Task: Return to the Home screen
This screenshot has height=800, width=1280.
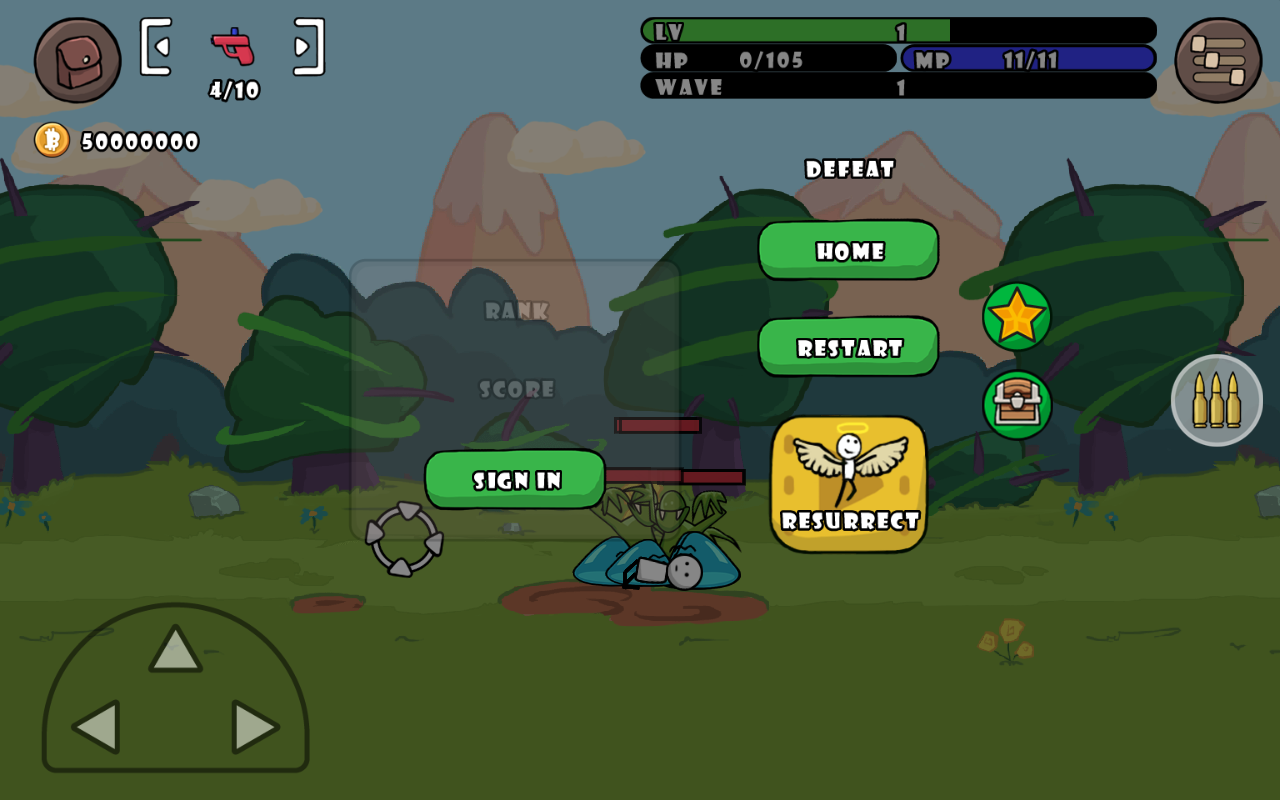Action: point(848,250)
